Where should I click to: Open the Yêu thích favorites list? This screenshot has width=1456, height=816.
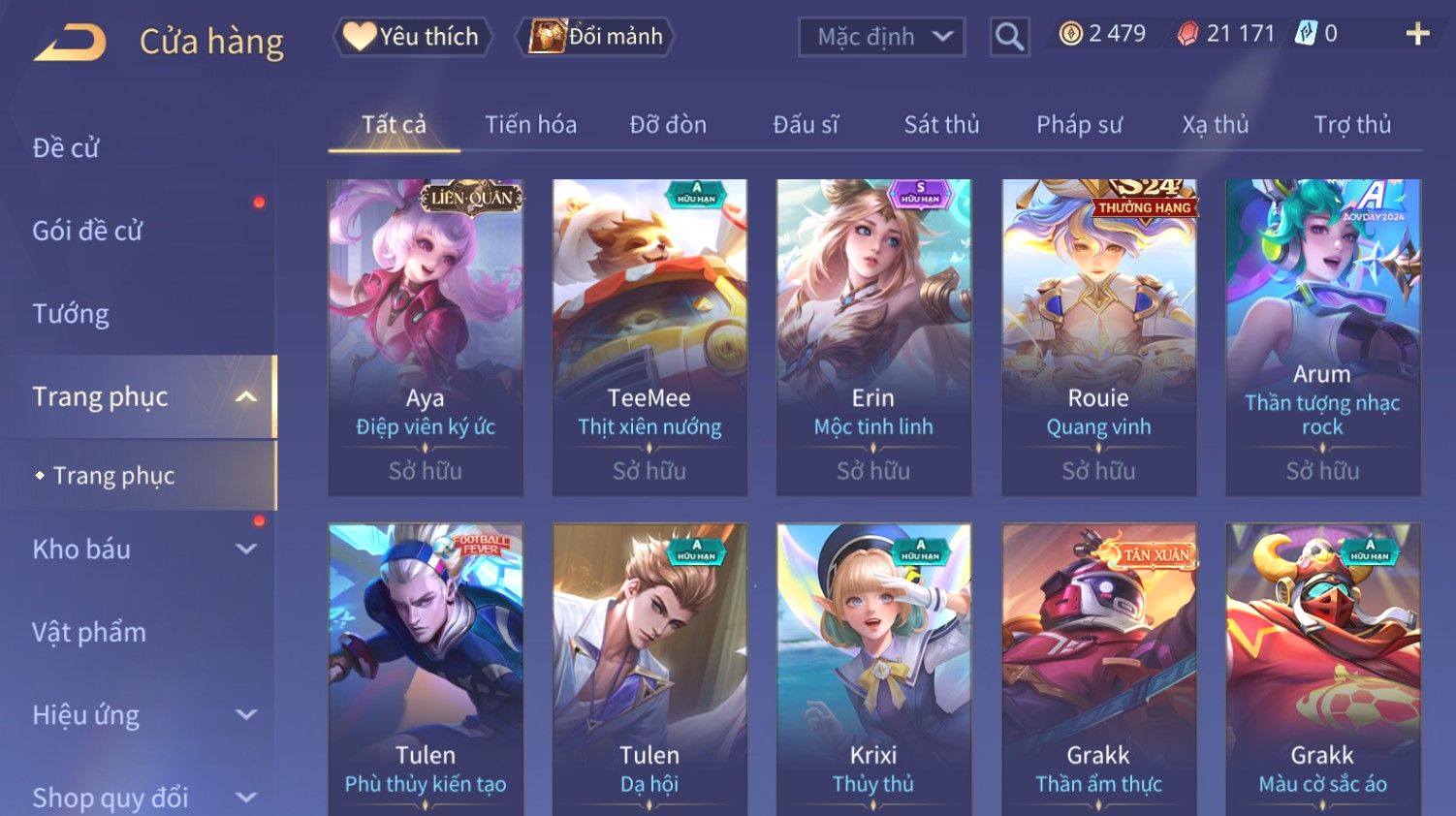pos(413,37)
